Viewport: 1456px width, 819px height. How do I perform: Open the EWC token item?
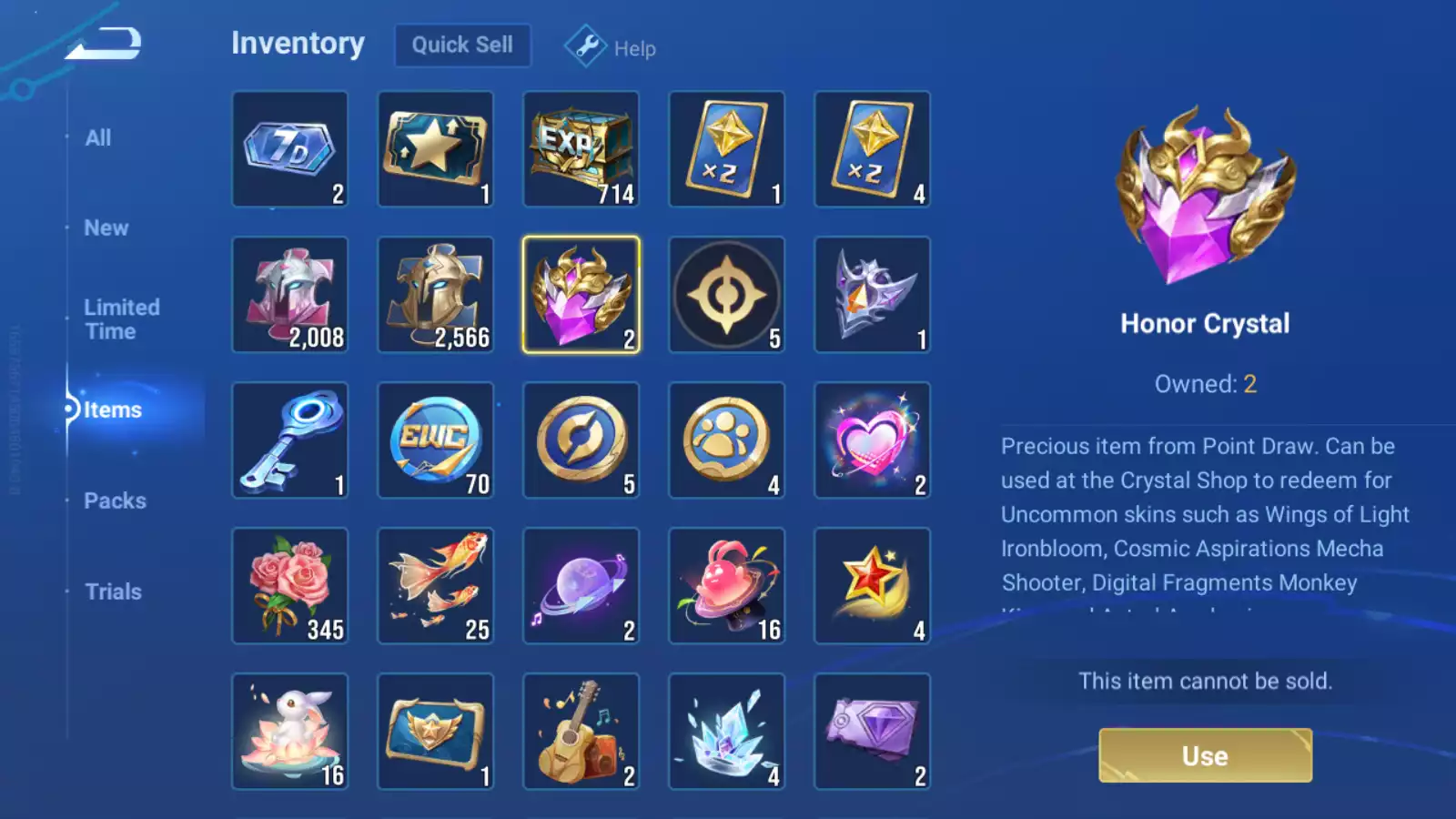(436, 441)
